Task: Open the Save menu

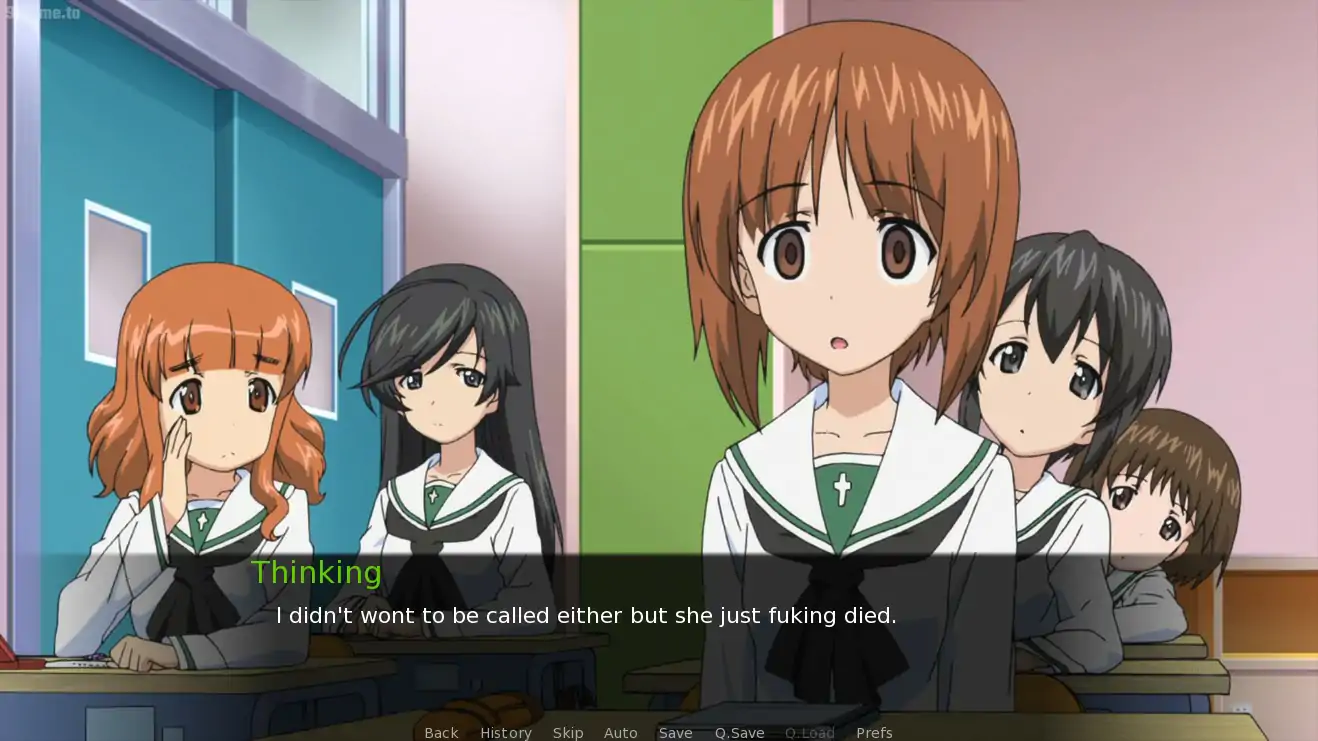Action: [675, 733]
